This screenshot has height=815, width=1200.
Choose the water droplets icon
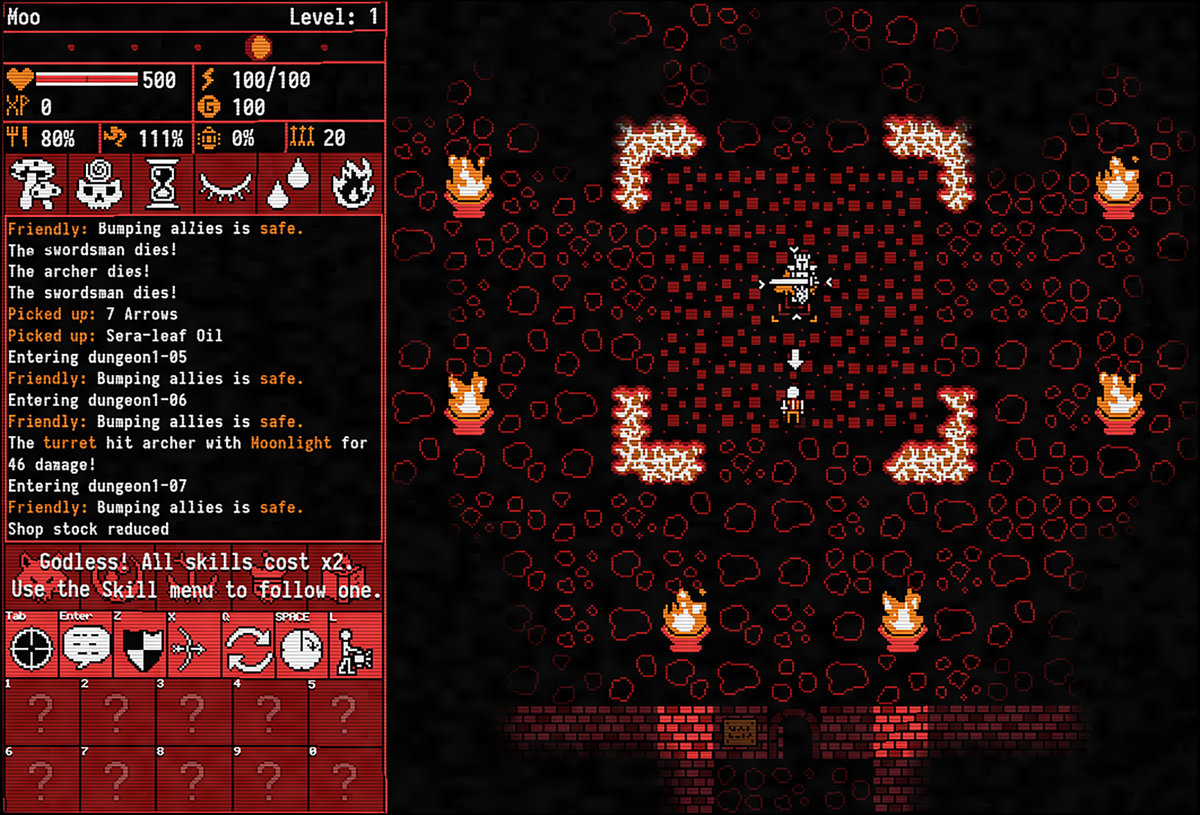click(x=288, y=183)
